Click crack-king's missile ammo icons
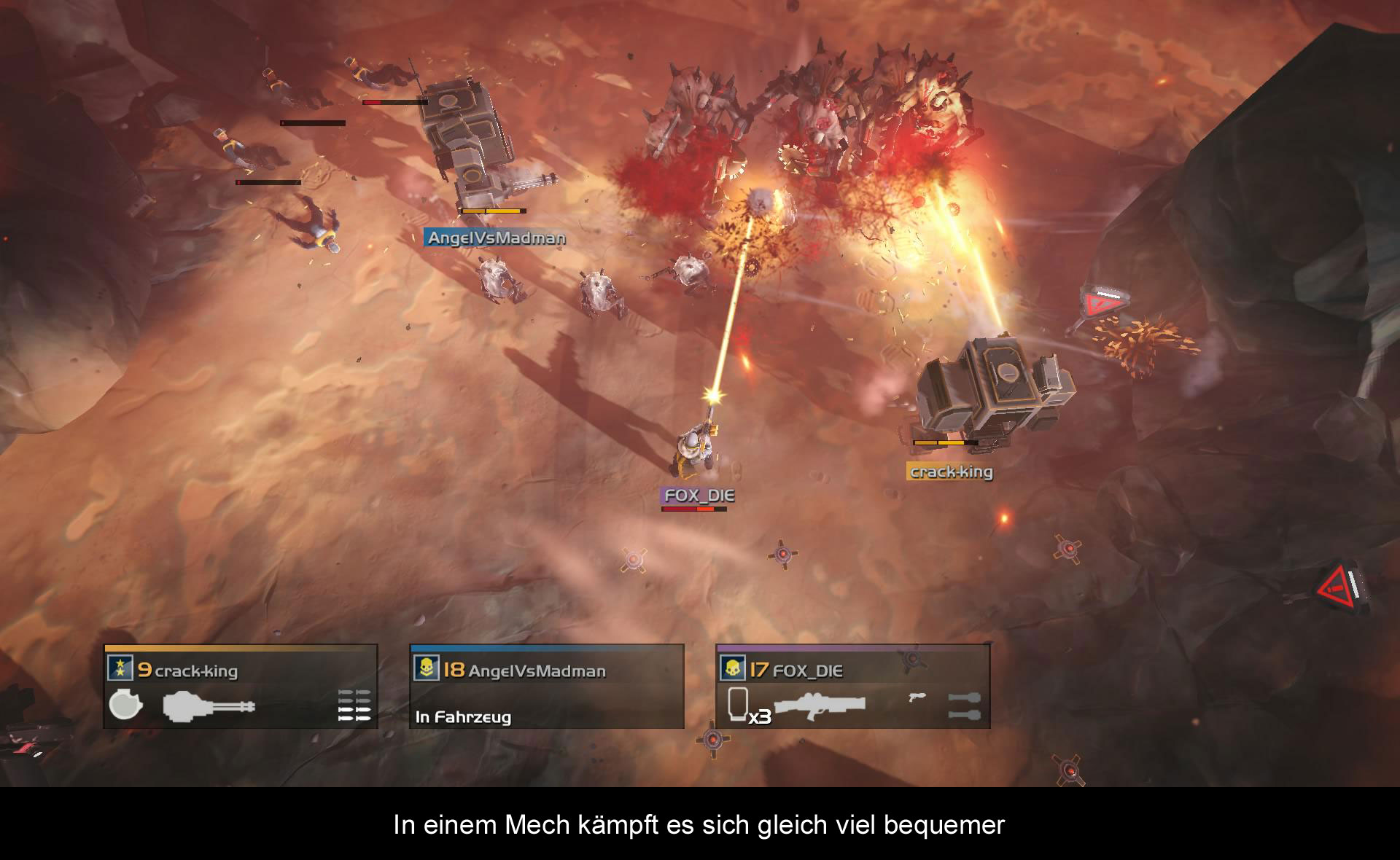Viewport: 1400px width, 860px height. pyautogui.click(x=354, y=705)
